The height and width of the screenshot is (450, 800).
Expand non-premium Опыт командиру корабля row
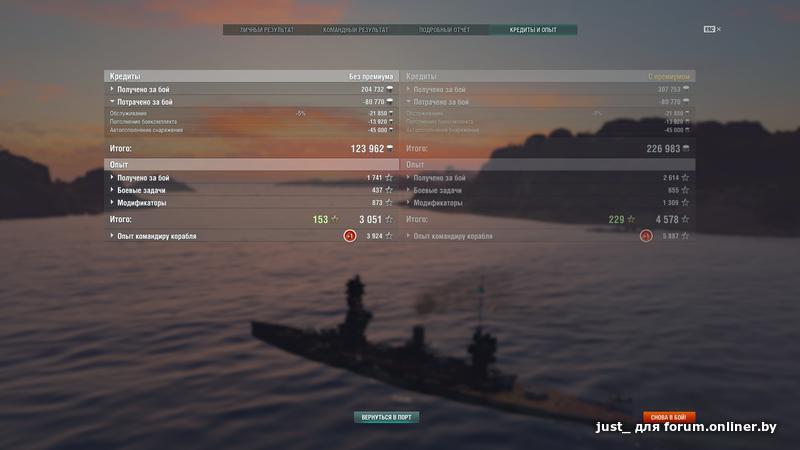point(156,236)
